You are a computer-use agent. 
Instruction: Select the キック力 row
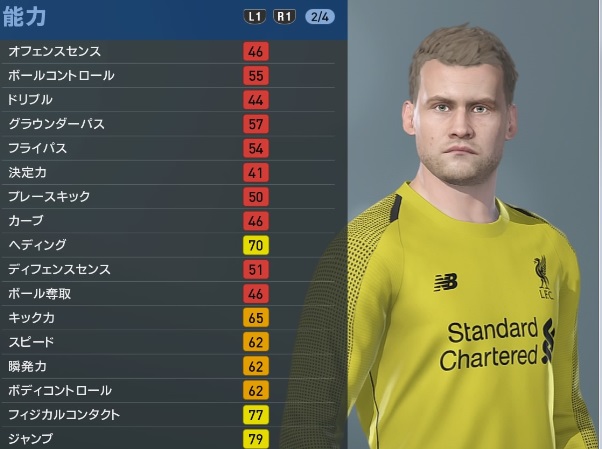[170, 318]
